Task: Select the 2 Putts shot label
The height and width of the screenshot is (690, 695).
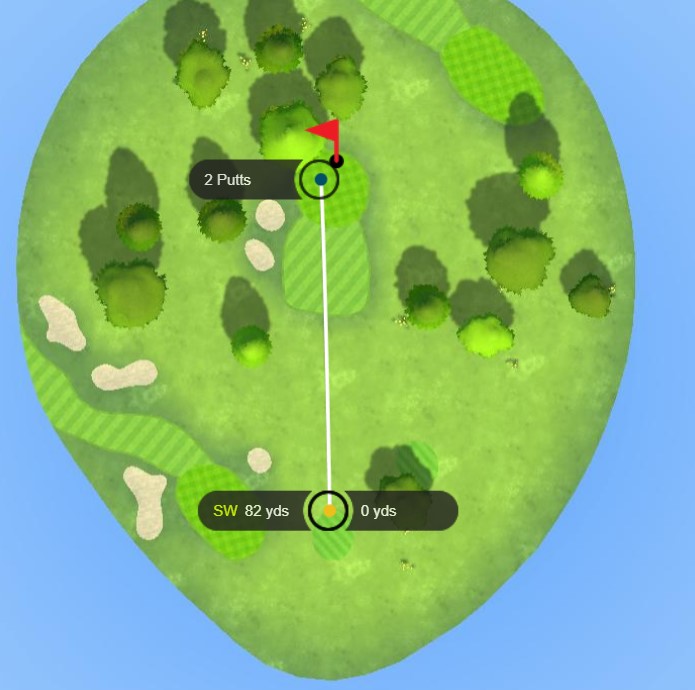Action: (228, 180)
